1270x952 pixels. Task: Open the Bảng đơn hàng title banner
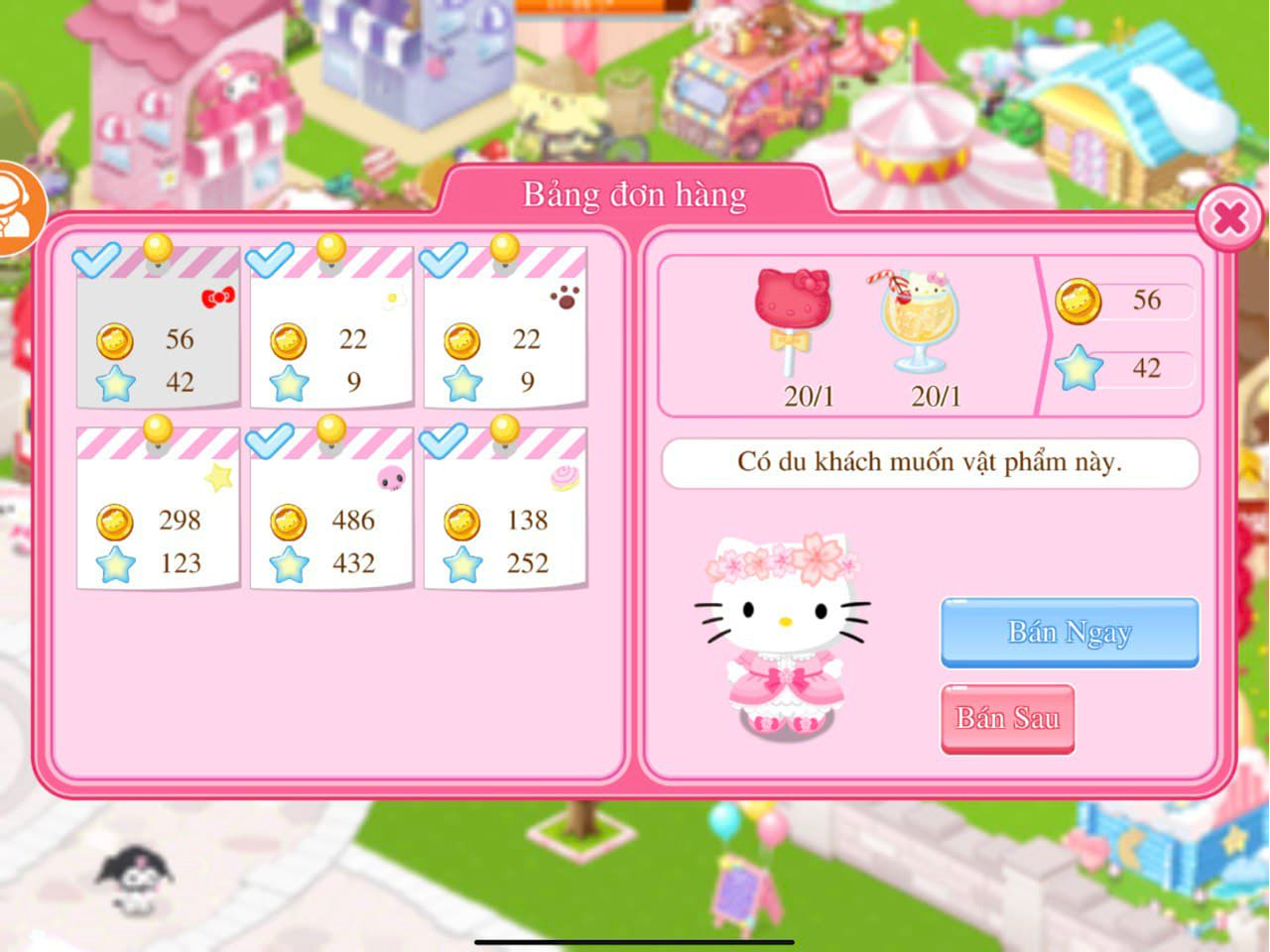634,195
